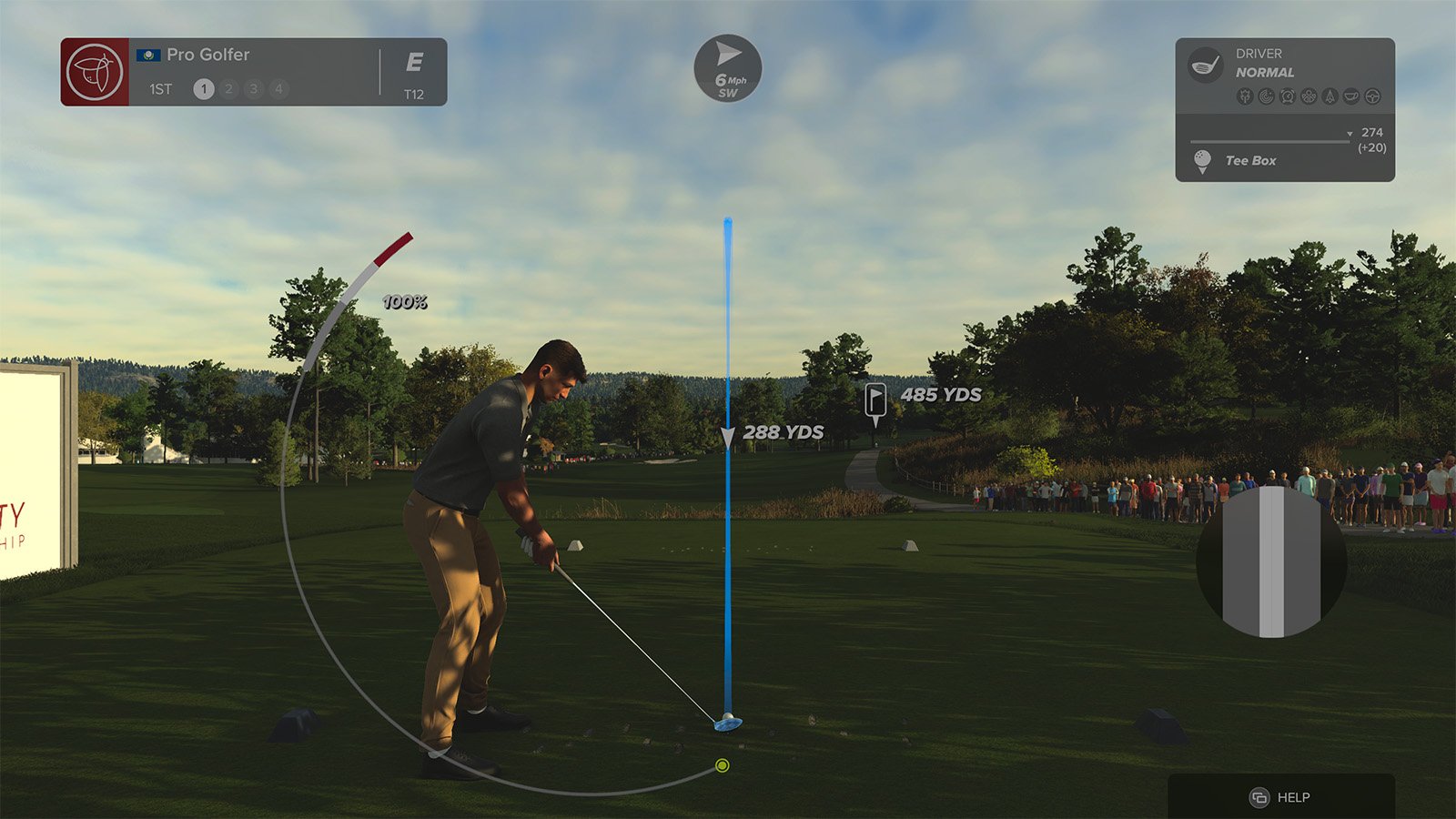Click the swing plane circle gauge
The width and height of the screenshot is (1456, 819).
coord(1271,561)
